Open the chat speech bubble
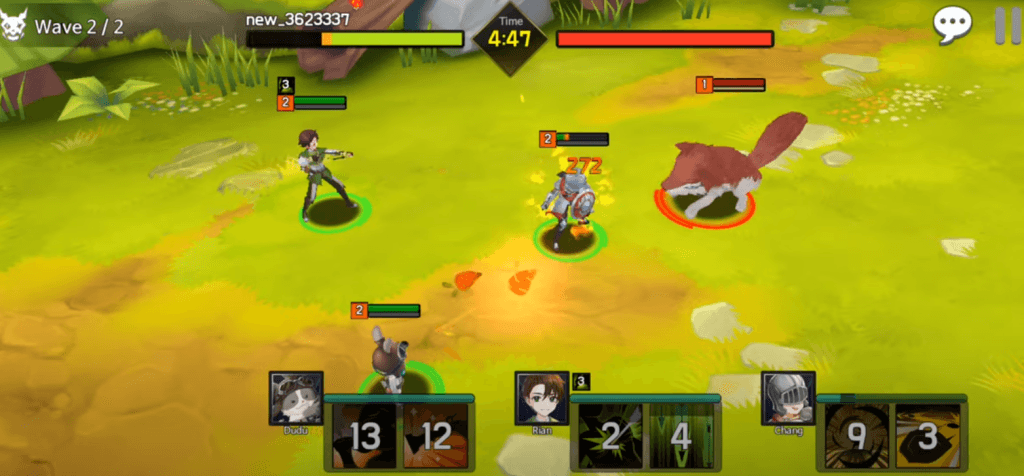This screenshot has width=1024, height=476. [952, 25]
